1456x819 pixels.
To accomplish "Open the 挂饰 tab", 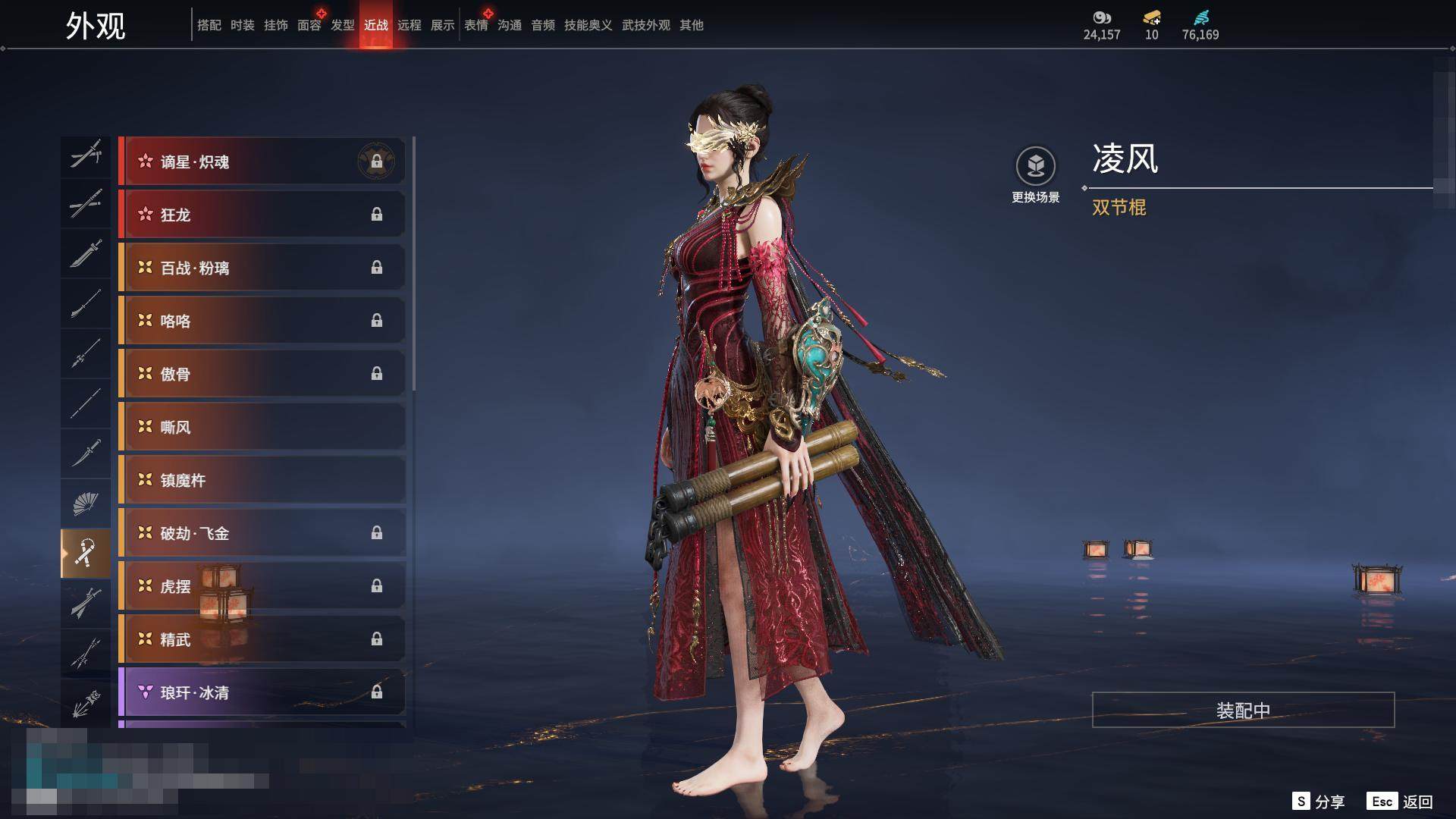I will tap(275, 25).
